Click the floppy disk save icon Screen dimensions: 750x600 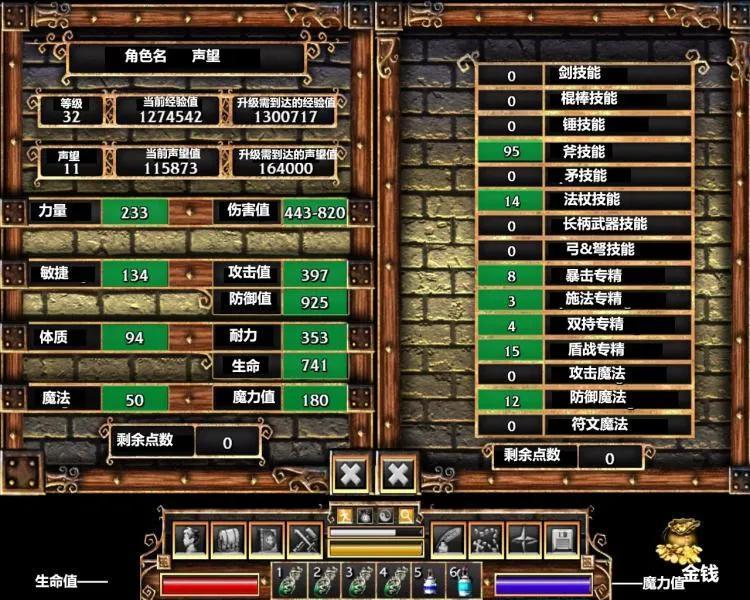click(561, 541)
